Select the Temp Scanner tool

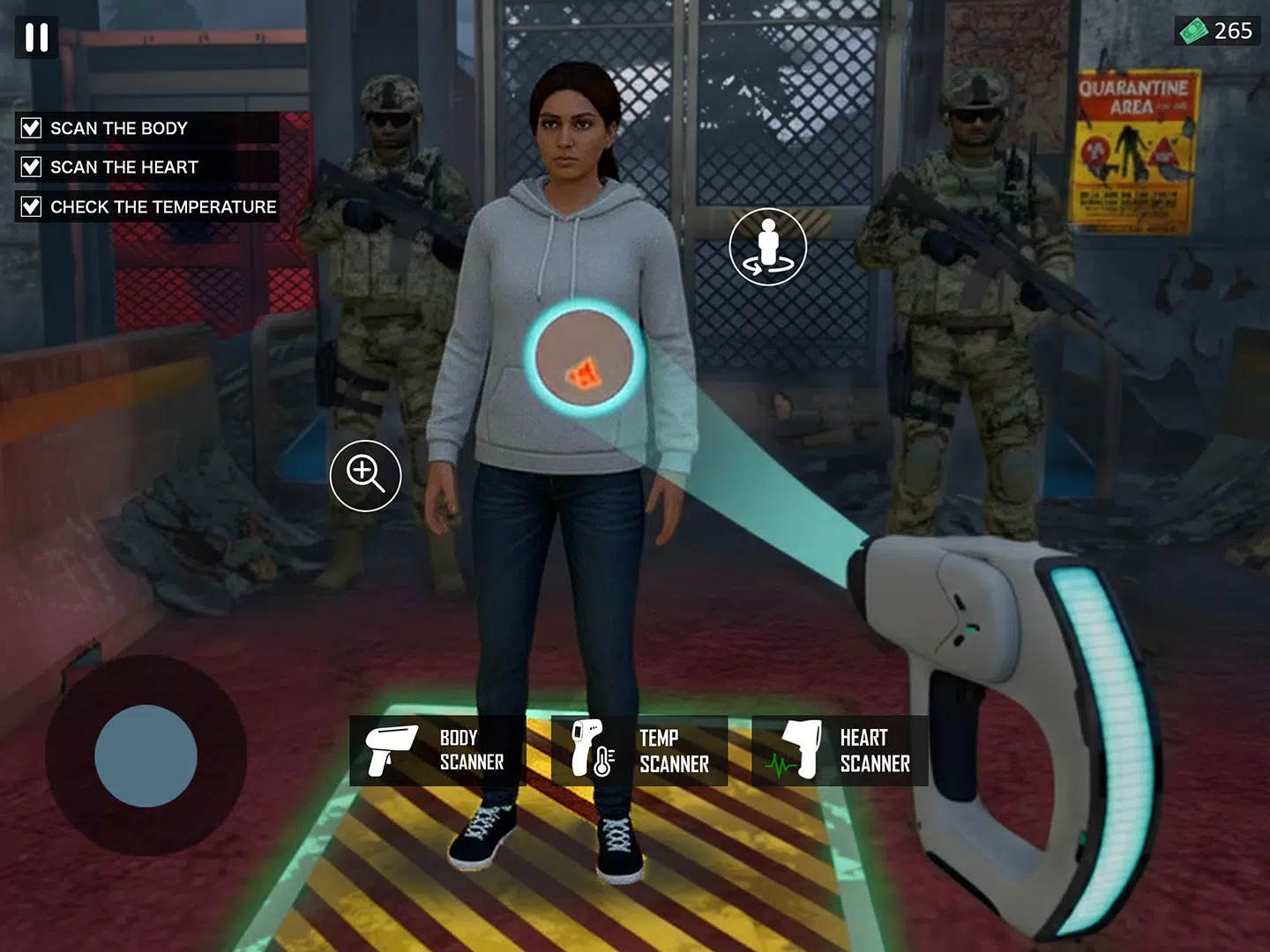(x=639, y=750)
